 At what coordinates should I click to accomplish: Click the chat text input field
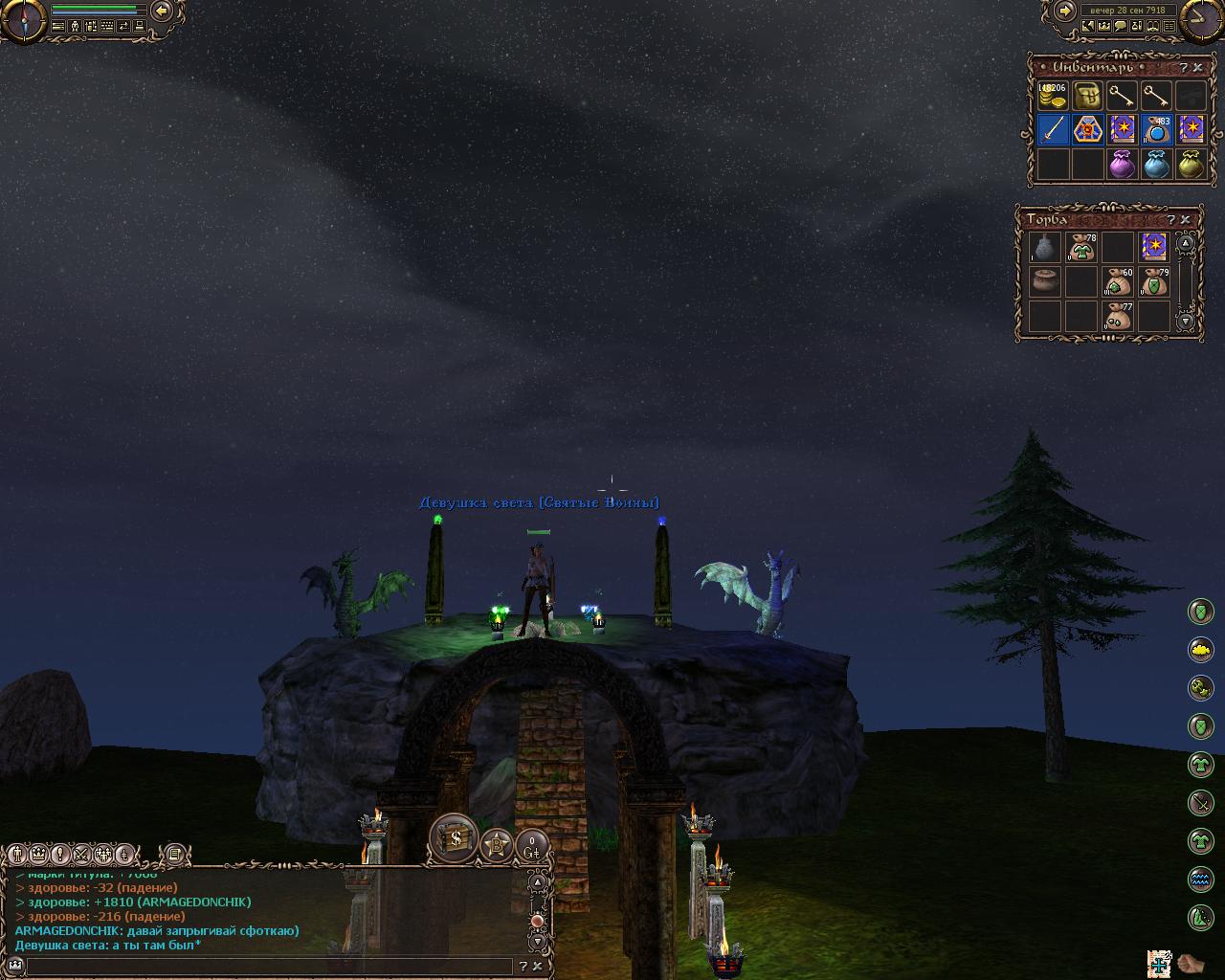(268, 968)
